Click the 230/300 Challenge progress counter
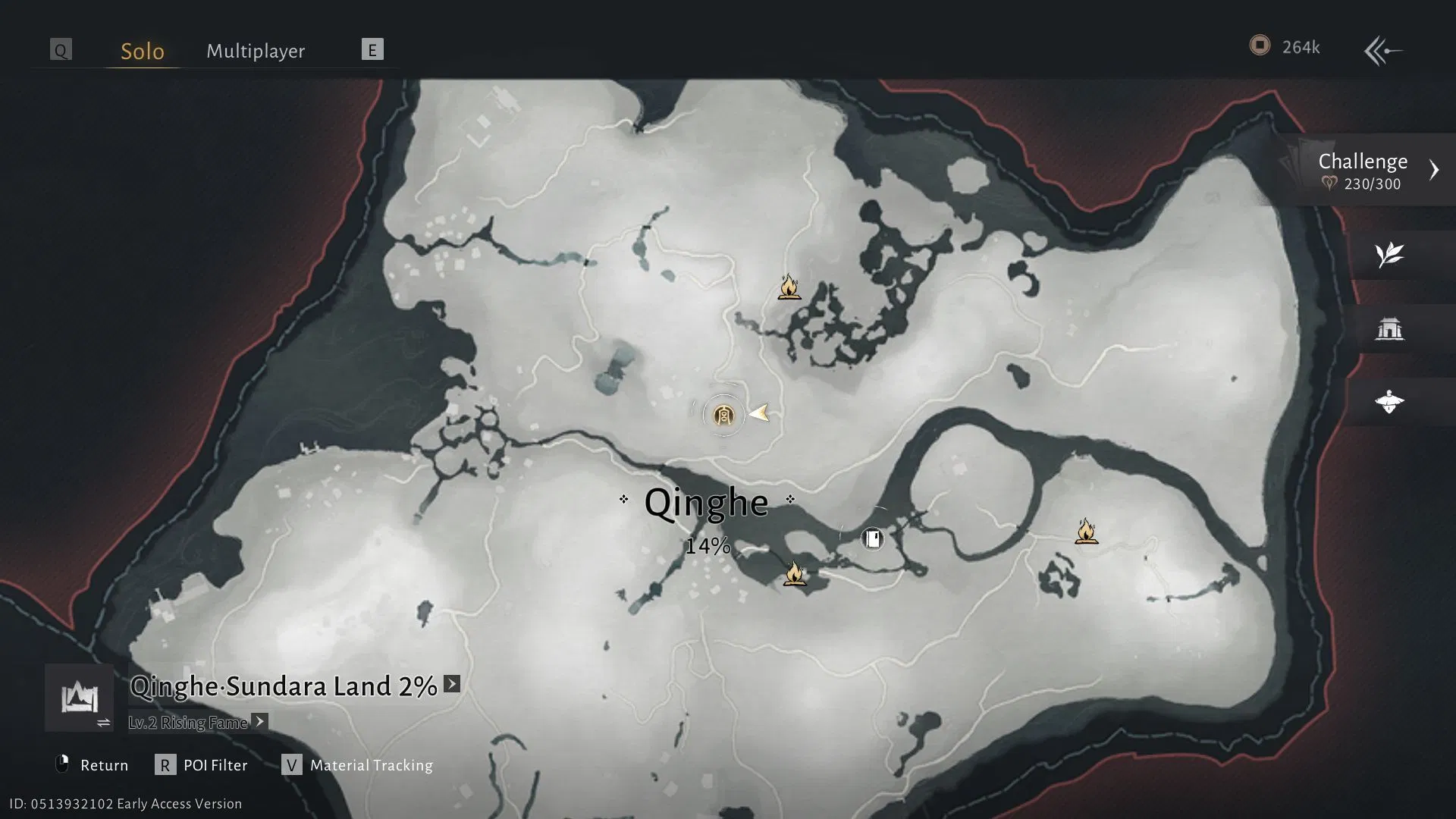1456x819 pixels. click(1374, 183)
